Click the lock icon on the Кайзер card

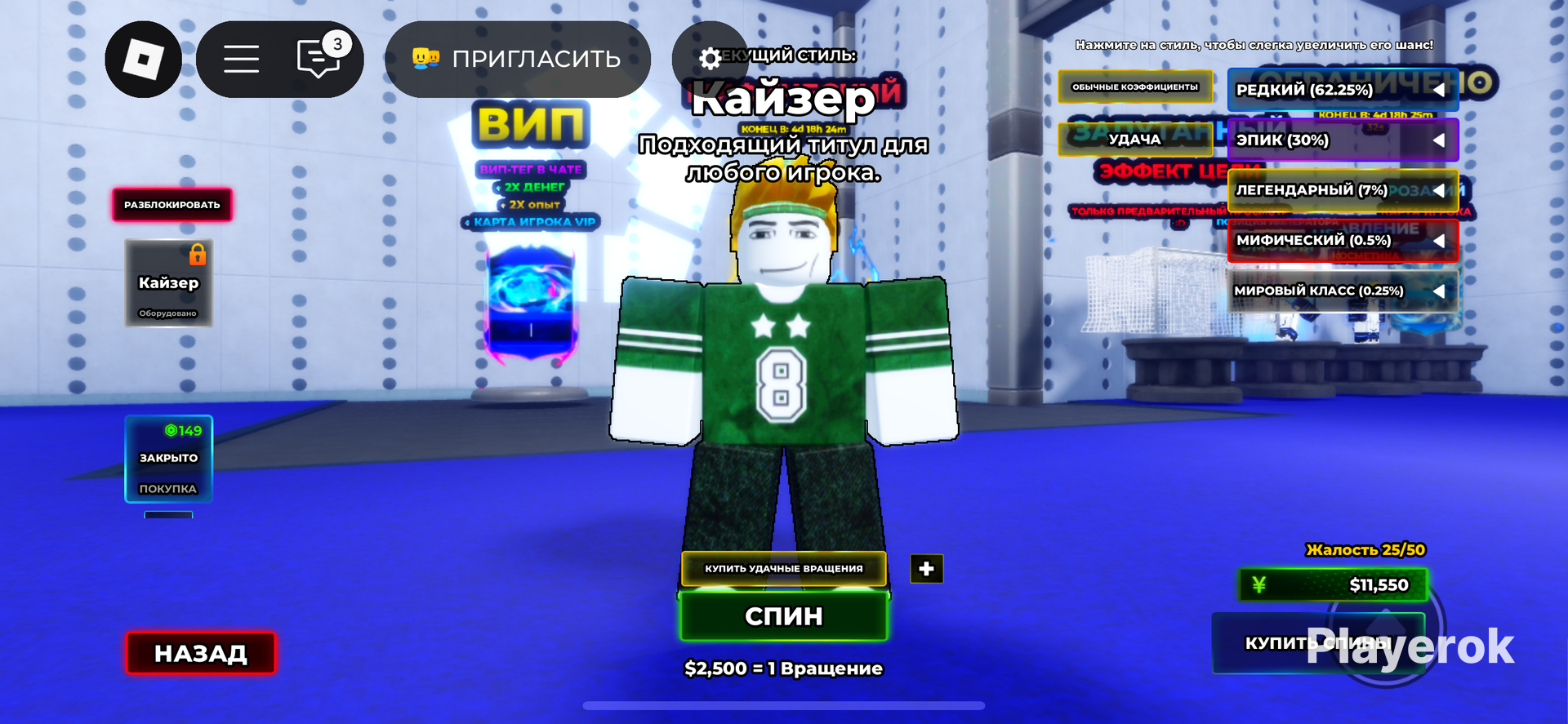196,254
